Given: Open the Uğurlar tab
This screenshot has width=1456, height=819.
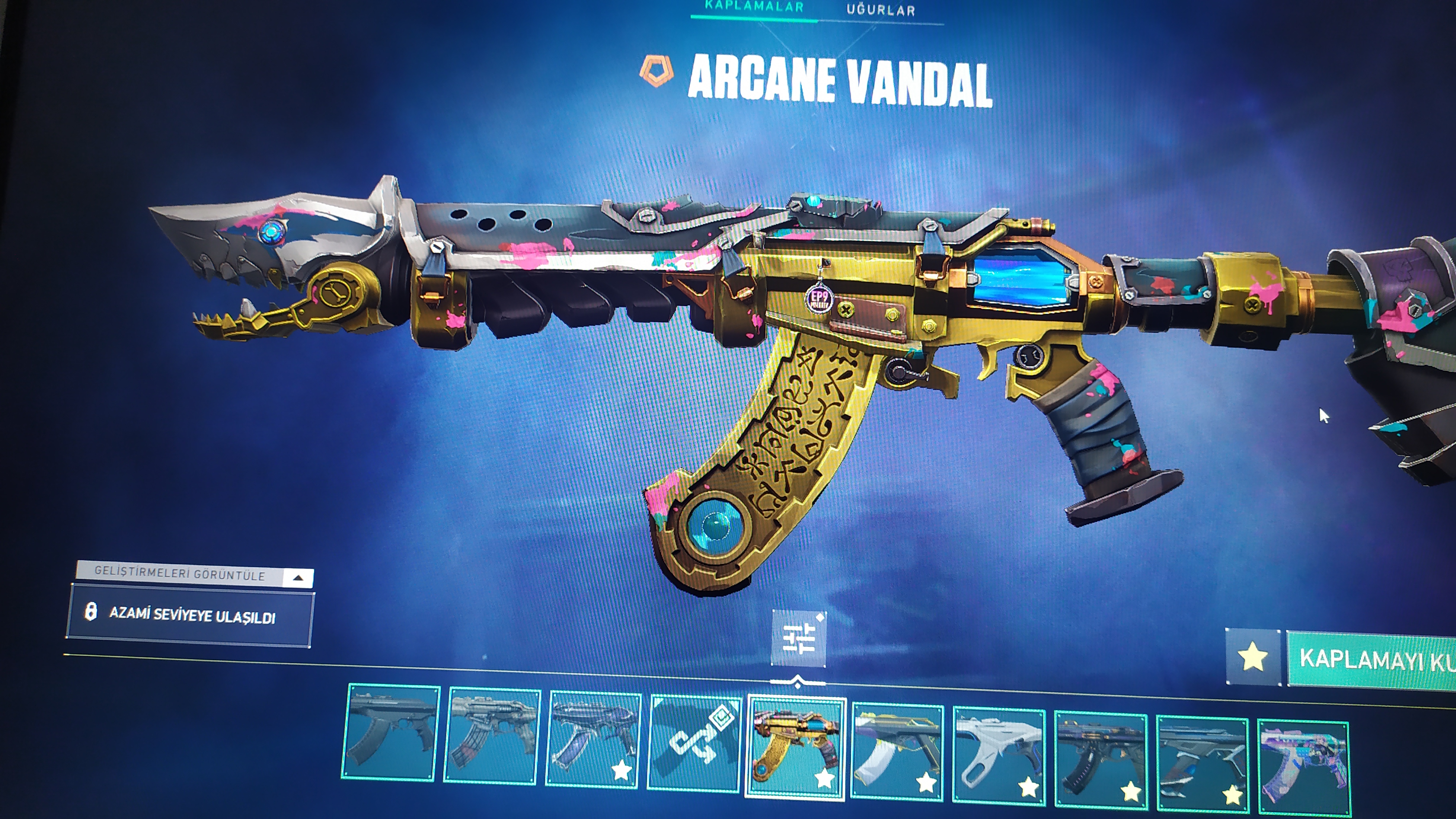Looking at the screenshot, I should [880, 10].
